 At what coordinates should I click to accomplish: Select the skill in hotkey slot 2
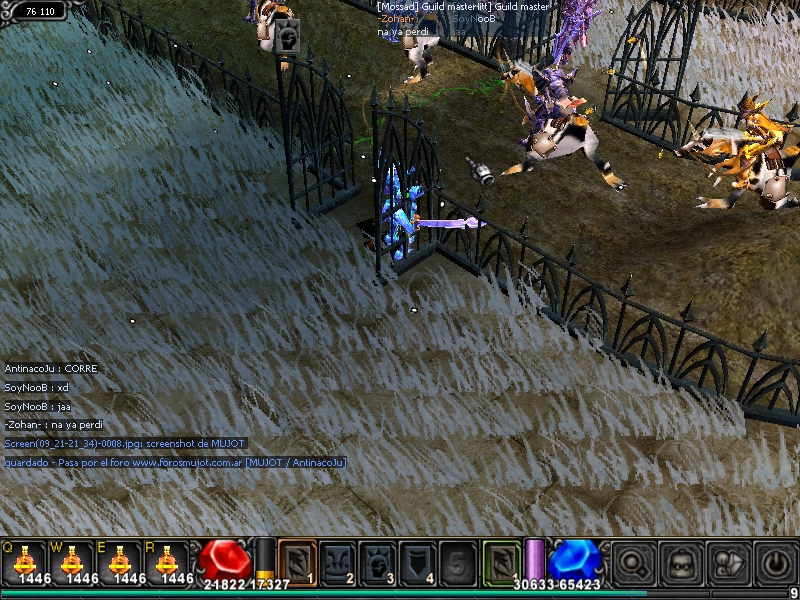point(337,561)
